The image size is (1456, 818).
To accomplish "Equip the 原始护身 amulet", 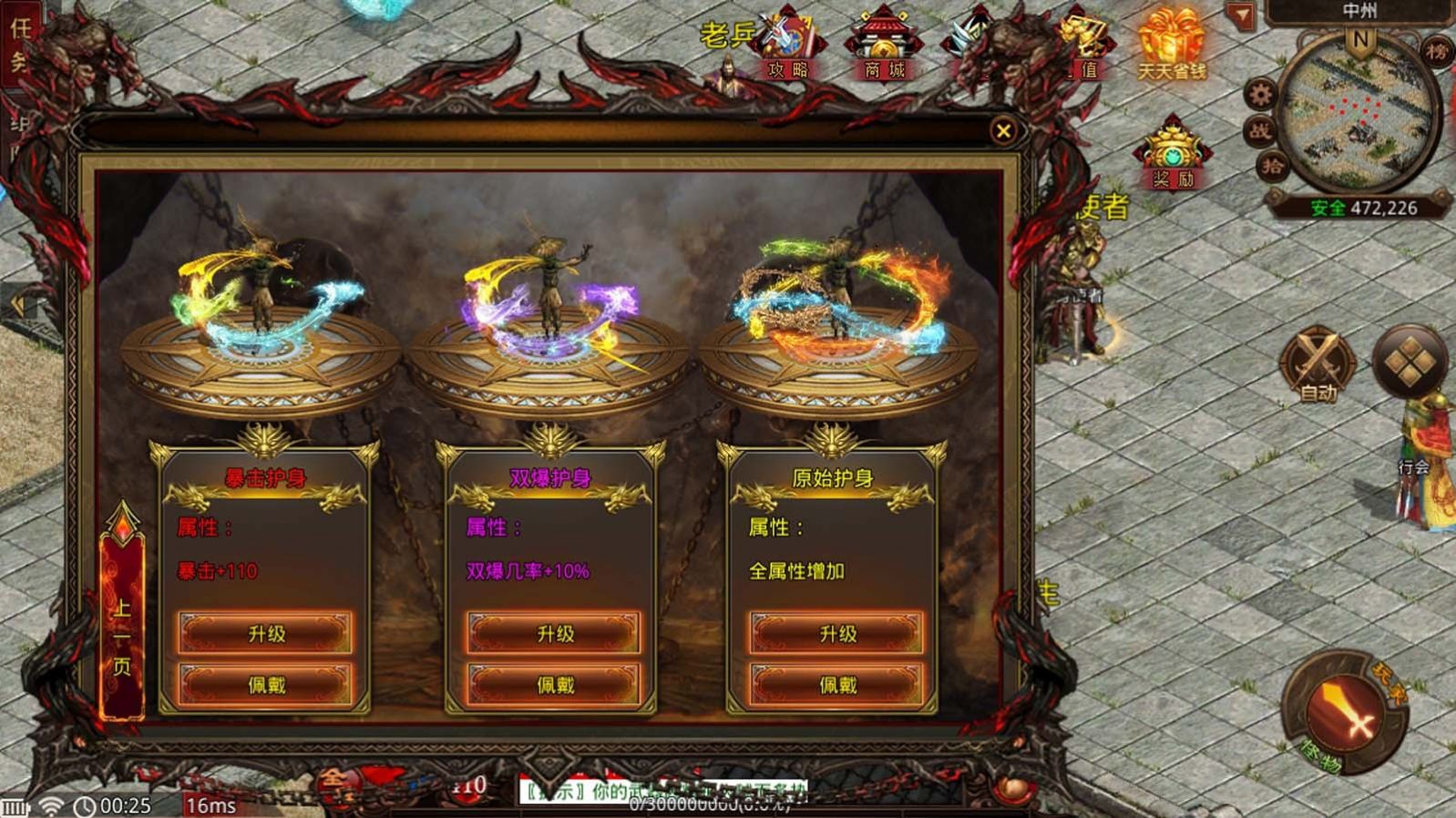I will click(836, 684).
